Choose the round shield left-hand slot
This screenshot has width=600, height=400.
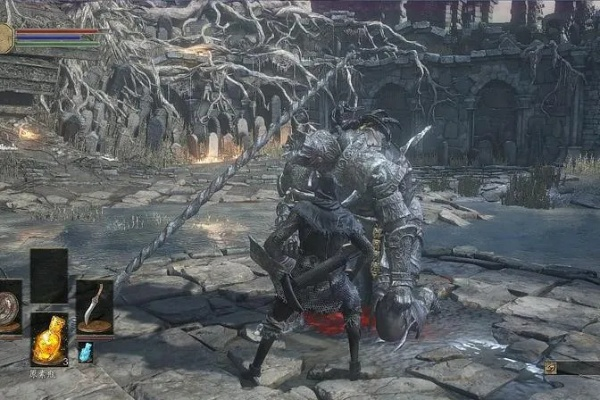point(8,305)
